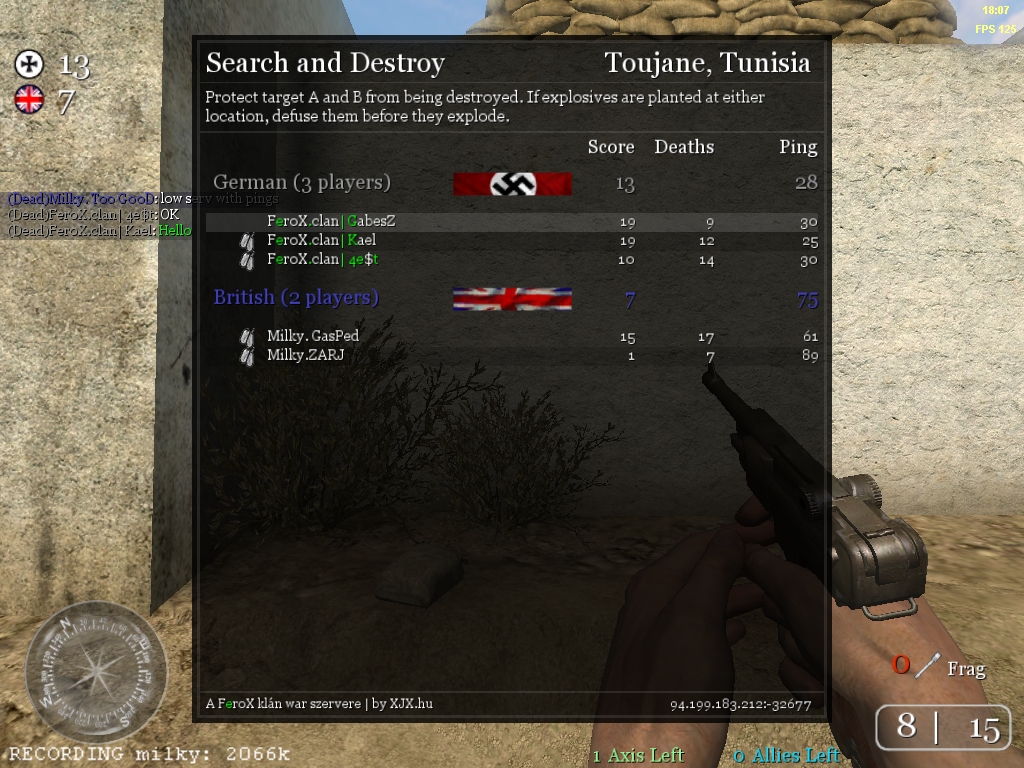Select the British team header
The image size is (1024, 768).
[296, 298]
